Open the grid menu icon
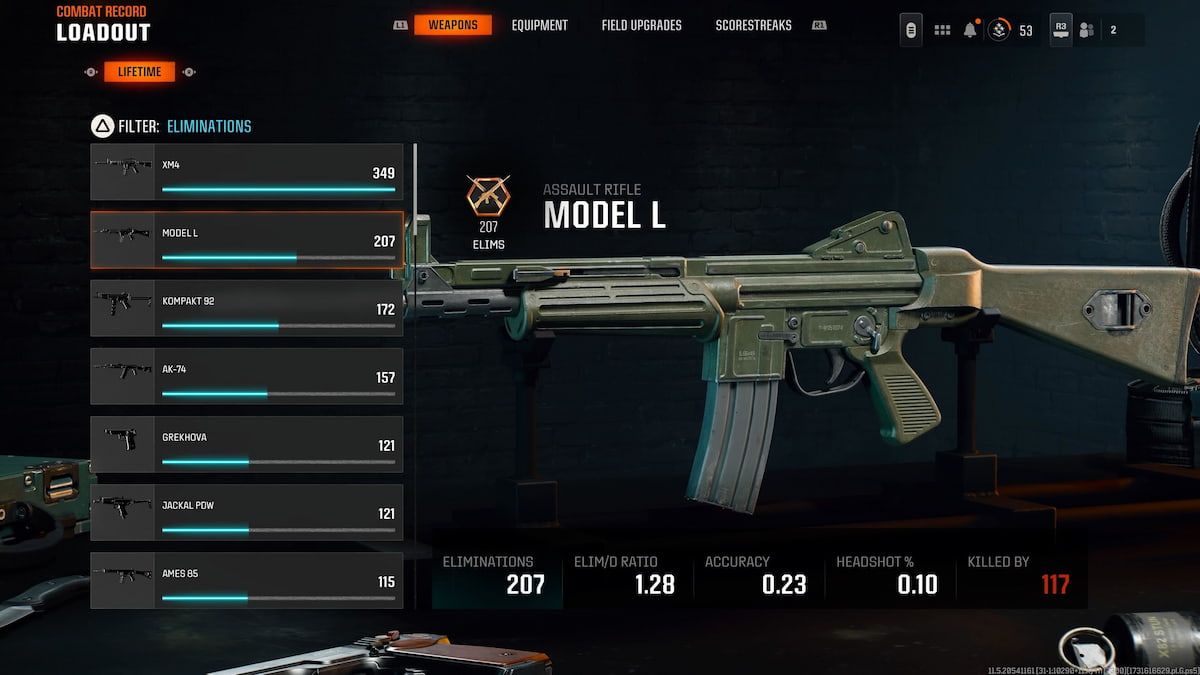 click(942, 30)
